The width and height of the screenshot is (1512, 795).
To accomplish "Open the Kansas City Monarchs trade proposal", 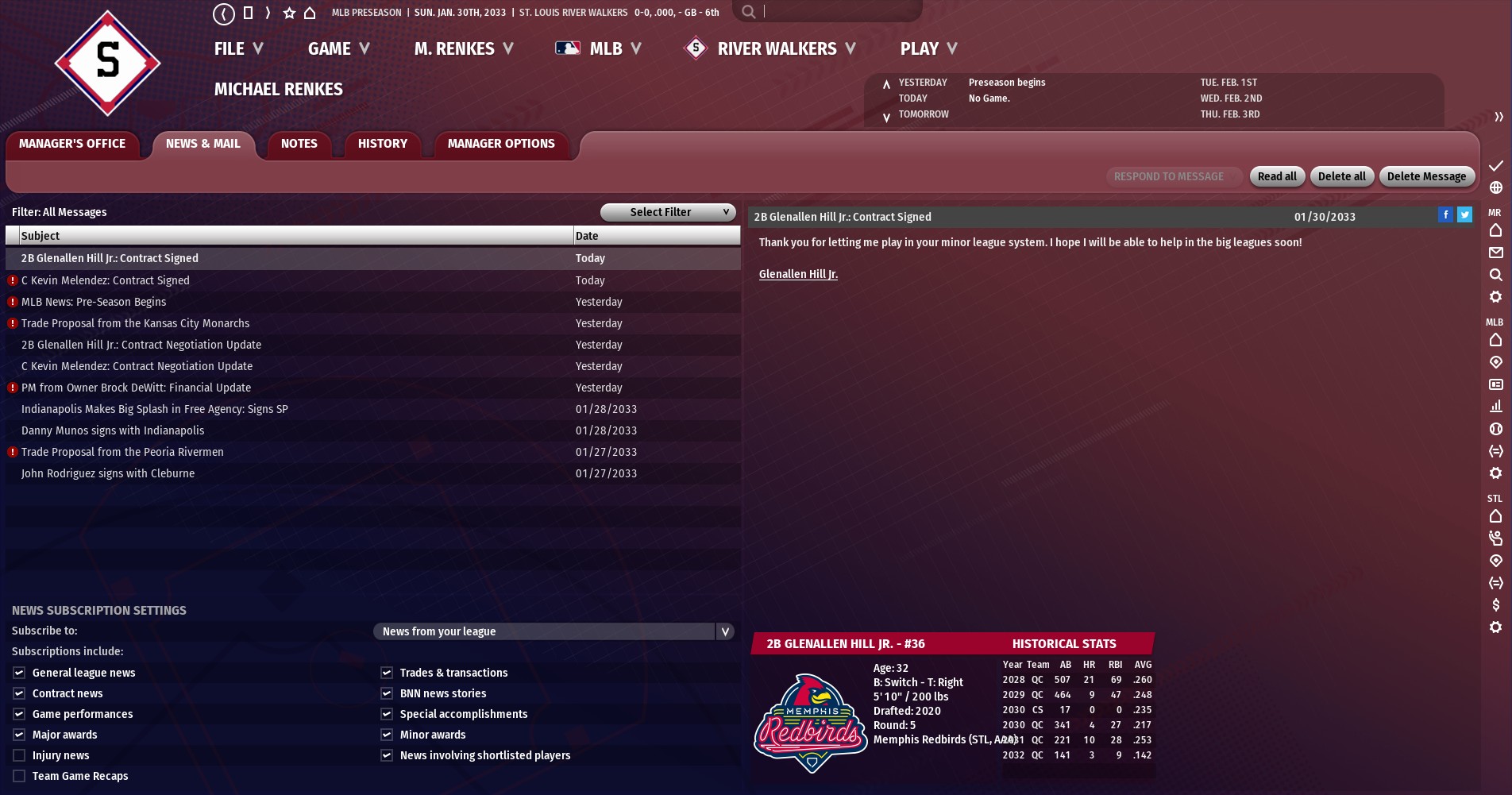I will [135, 323].
